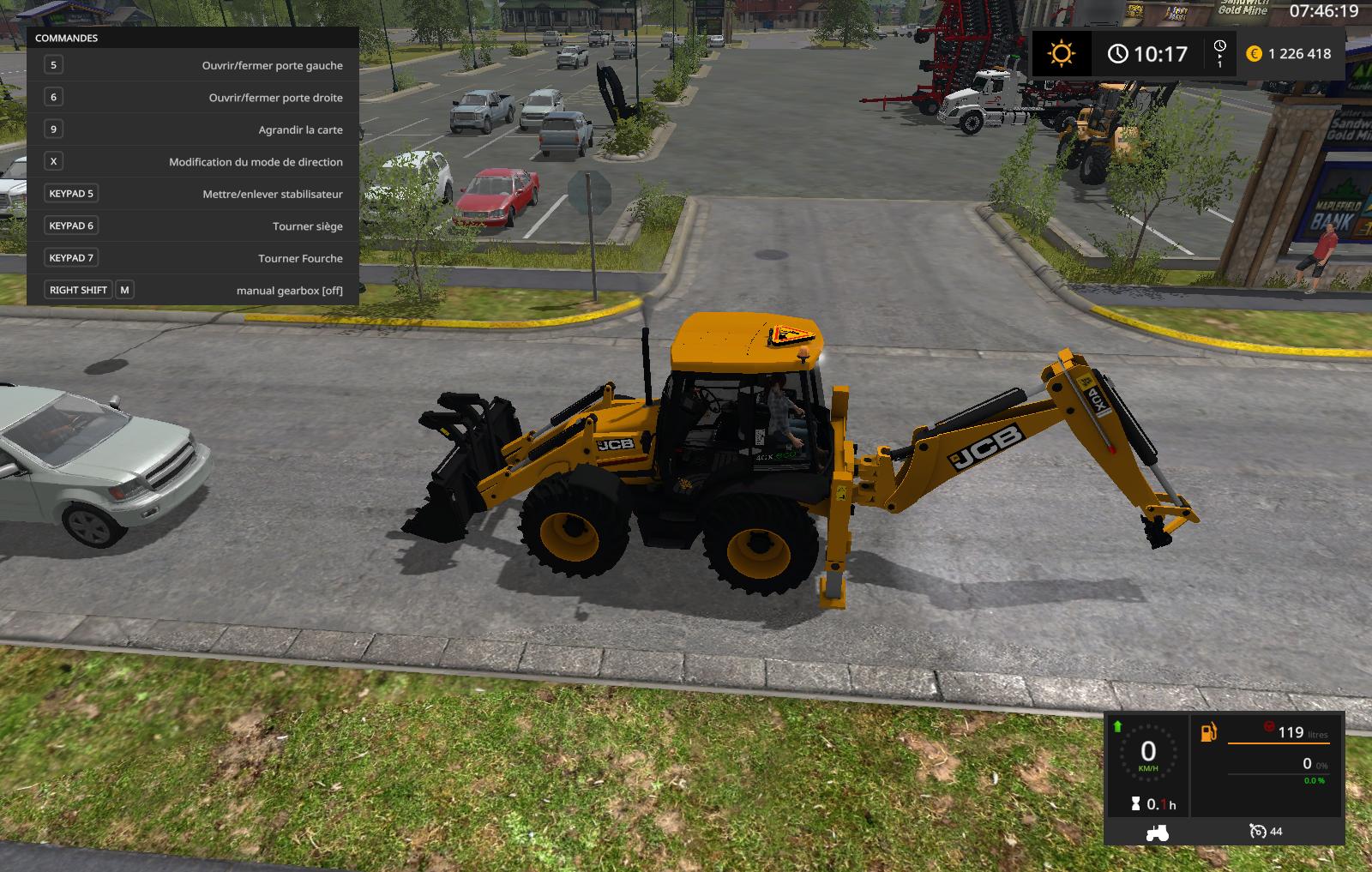This screenshot has width=1372, height=872.
Task: Select the time scale clock icon
Action: pos(1219,46)
